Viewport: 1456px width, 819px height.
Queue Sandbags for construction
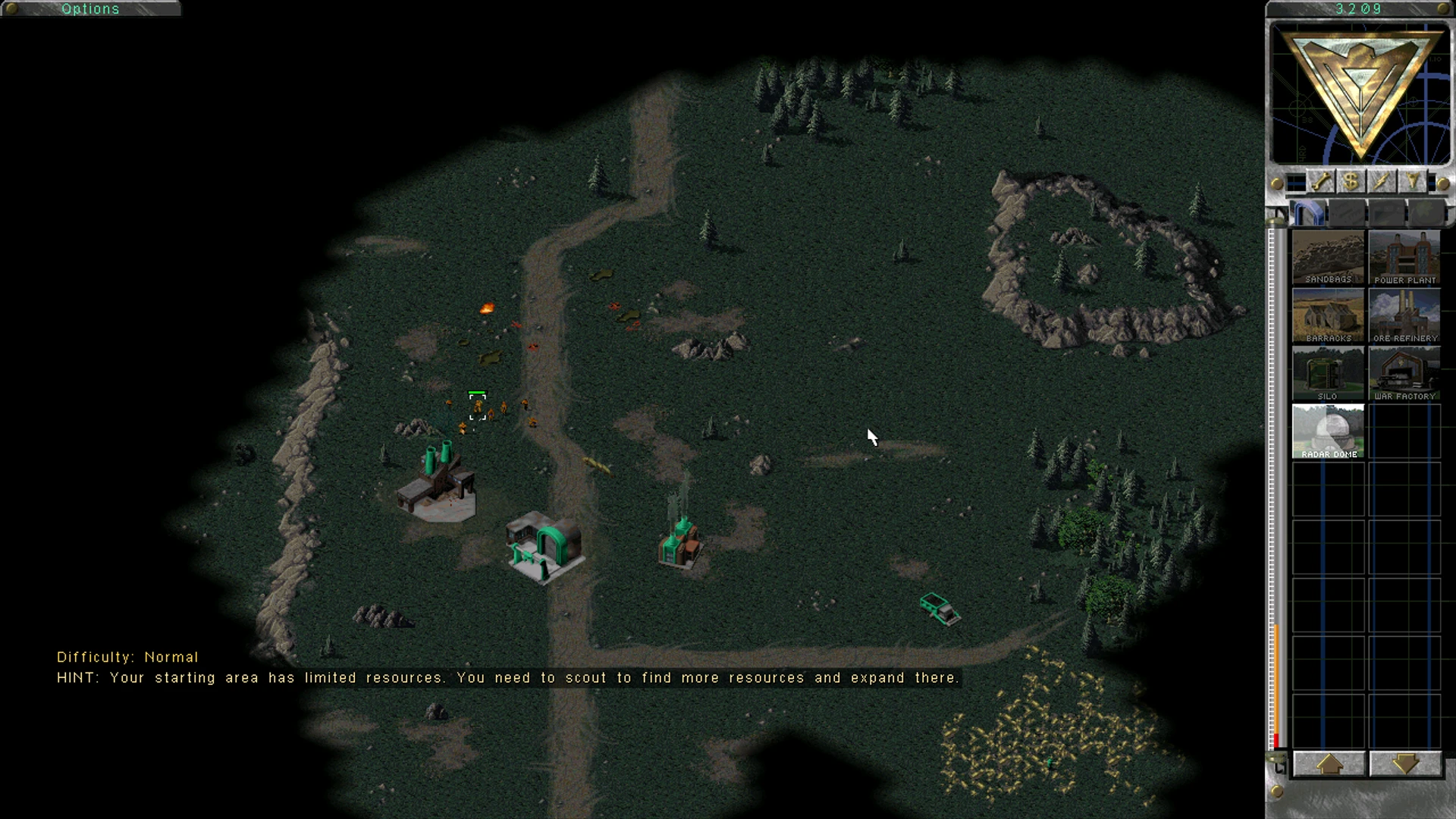pyautogui.click(x=1328, y=258)
